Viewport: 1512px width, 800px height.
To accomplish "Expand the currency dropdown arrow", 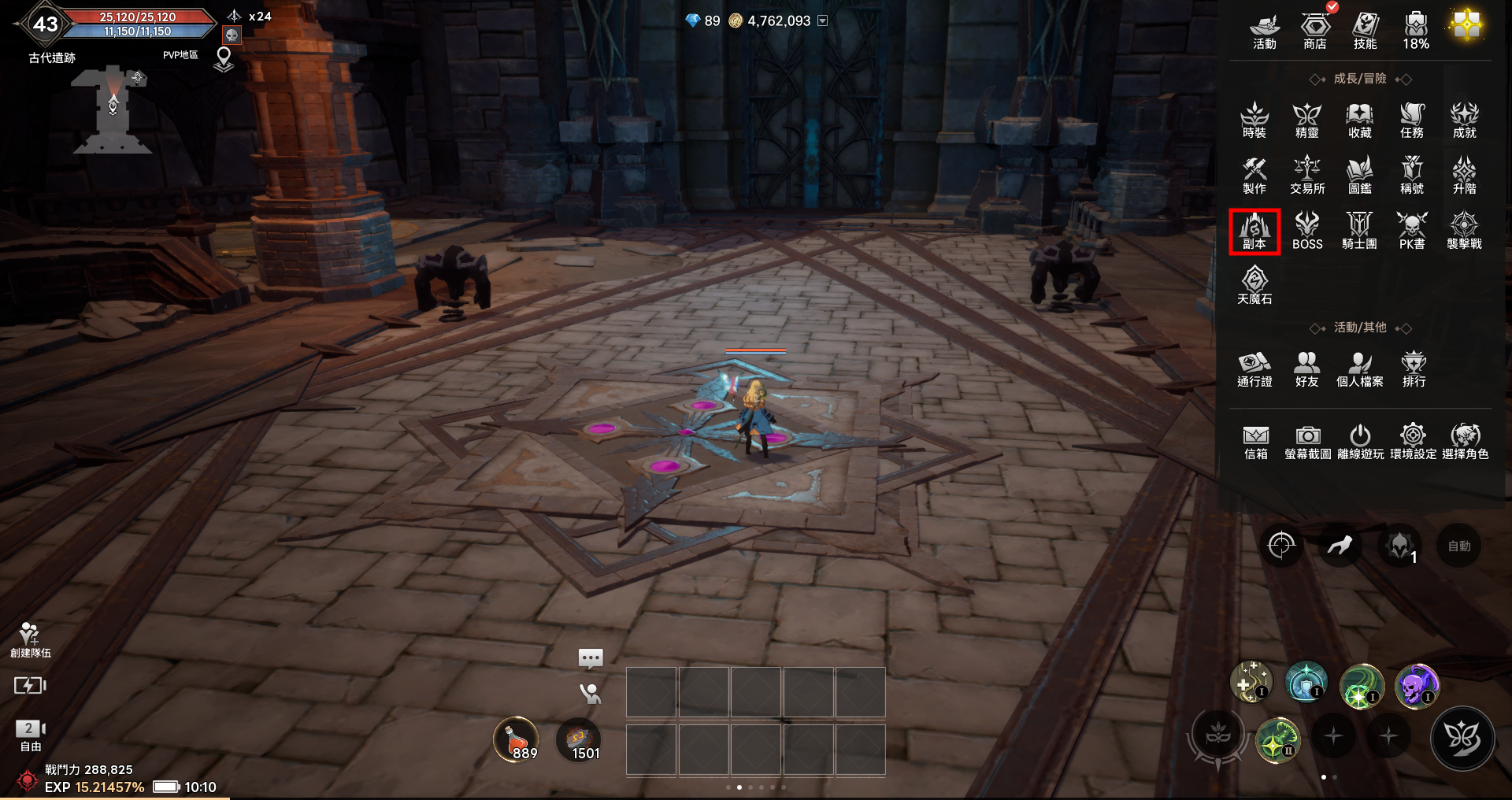I will pyautogui.click(x=823, y=21).
